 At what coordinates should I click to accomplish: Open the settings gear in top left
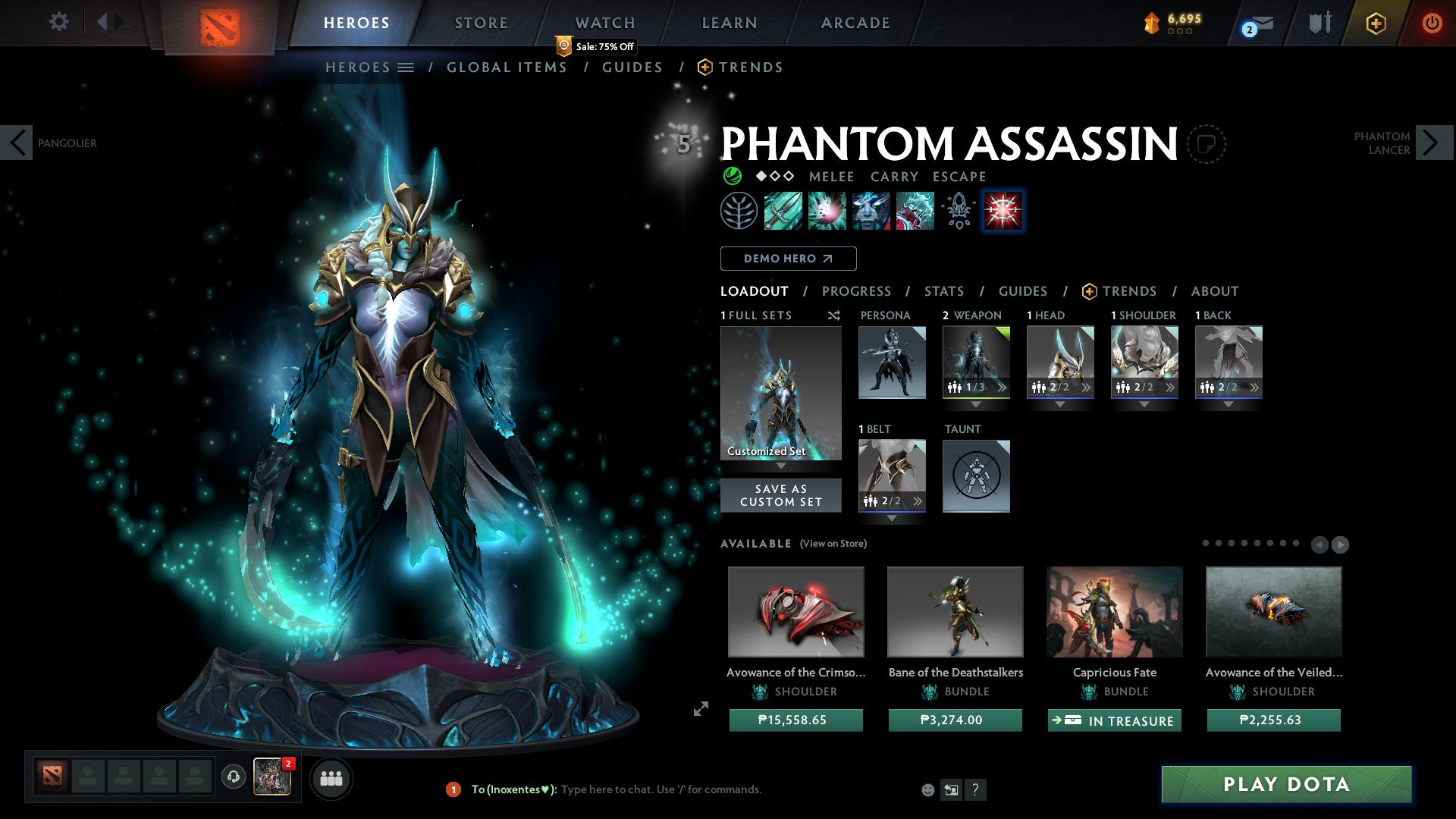click(x=58, y=22)
